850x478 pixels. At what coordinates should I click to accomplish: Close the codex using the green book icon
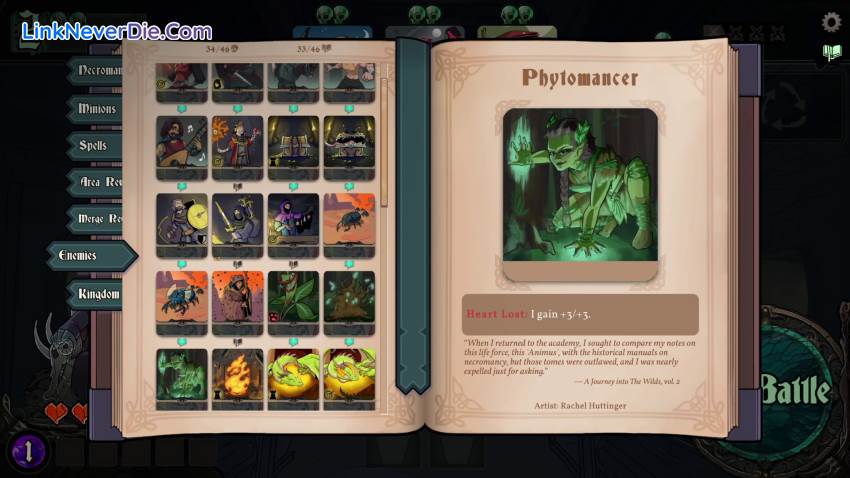click(832, 53)
